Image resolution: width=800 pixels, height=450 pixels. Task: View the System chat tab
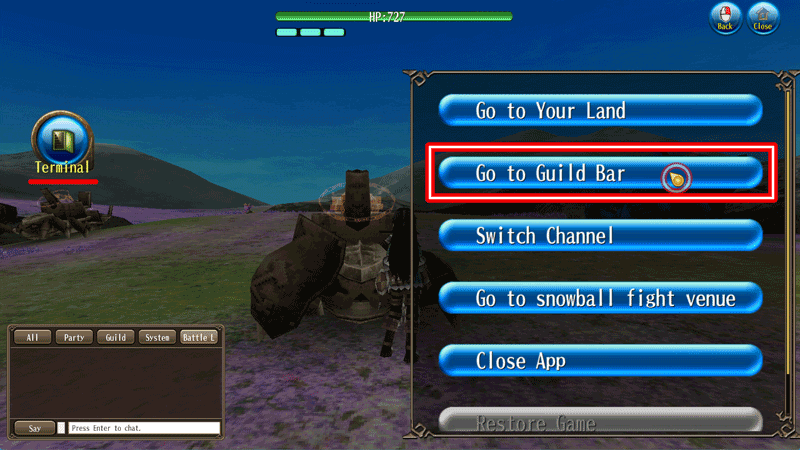point(157,338)
